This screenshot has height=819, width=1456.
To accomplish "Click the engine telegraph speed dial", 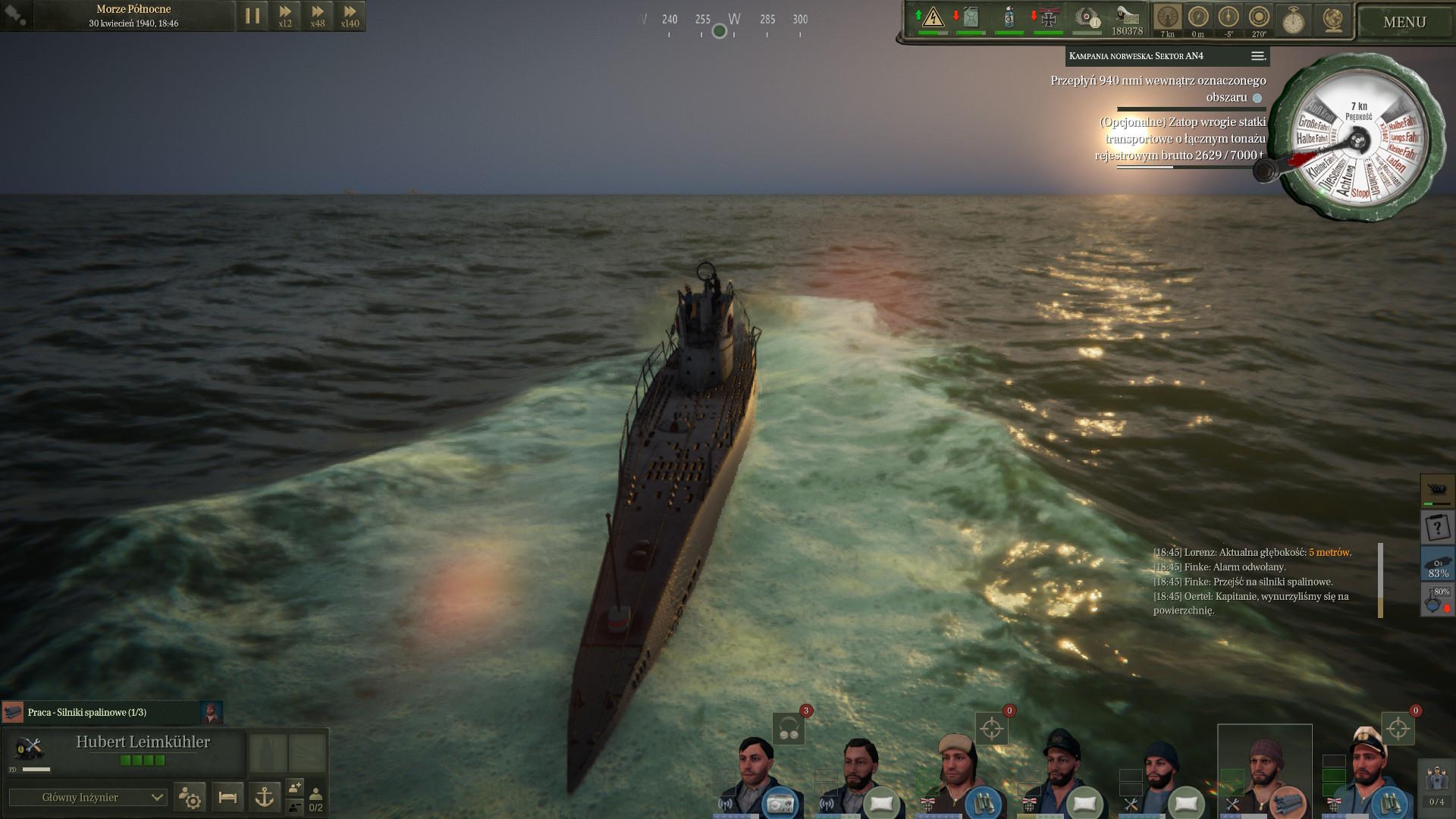I will coord(1357,139).
